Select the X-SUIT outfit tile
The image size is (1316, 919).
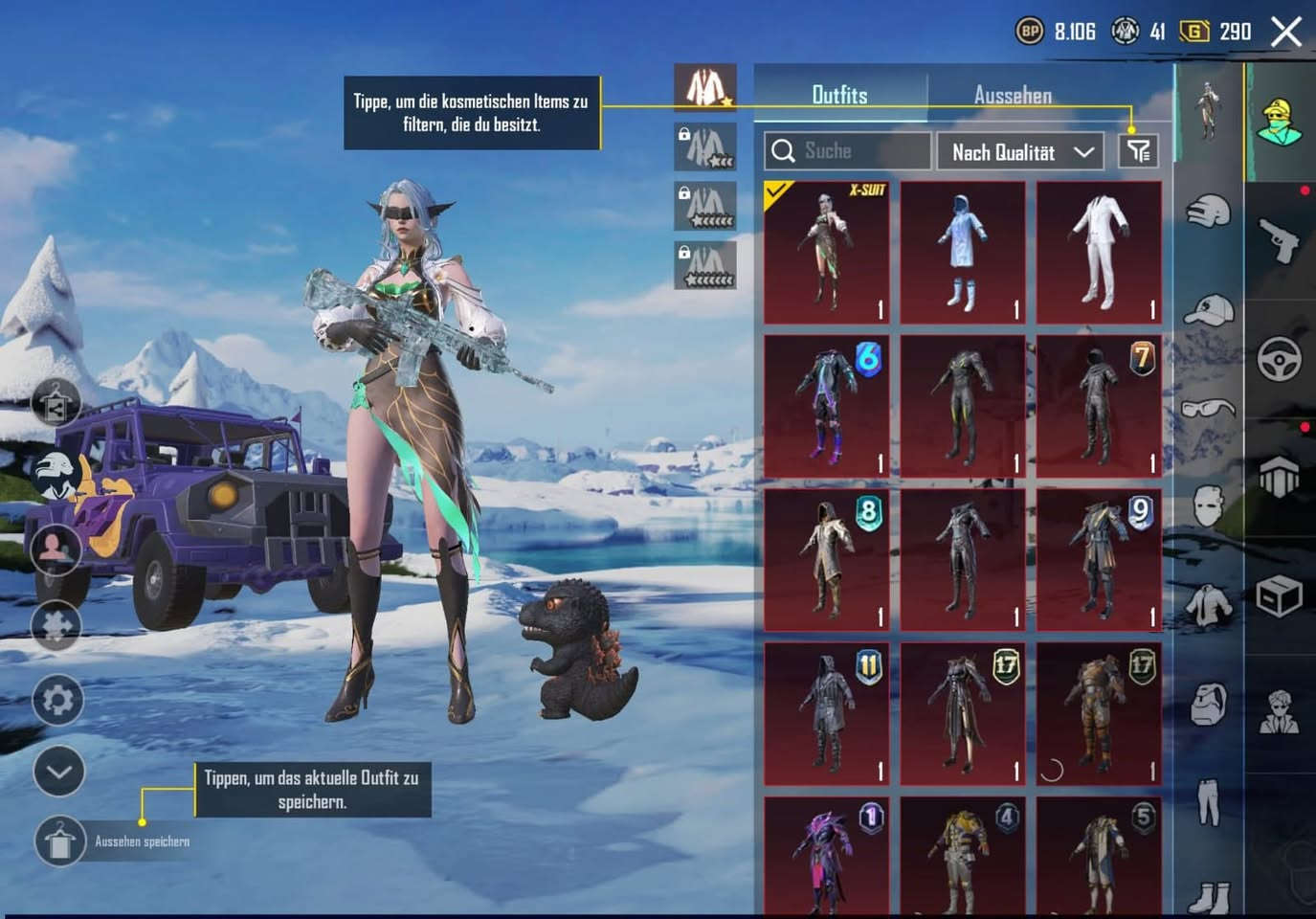coord(827,253)
